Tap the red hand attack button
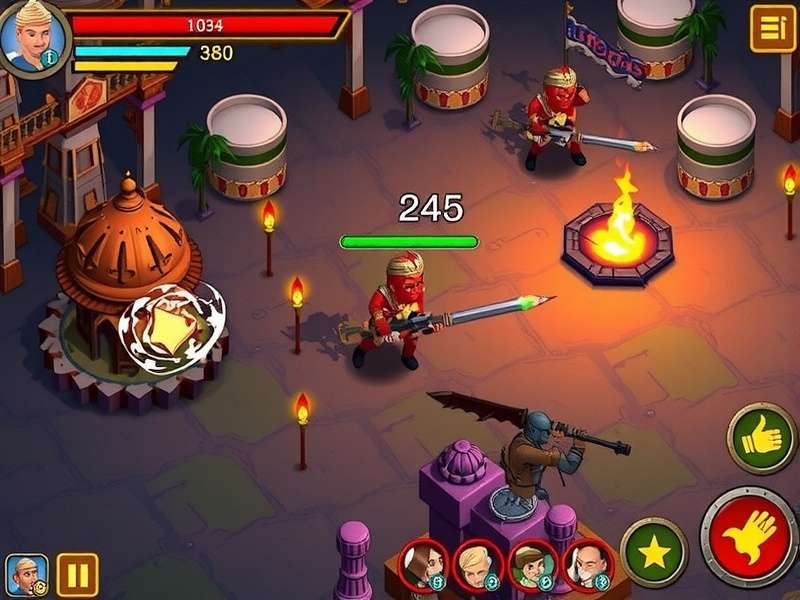The height and width of the screenshot is (600, 800). pyautogui.click(x=748, y=537)
